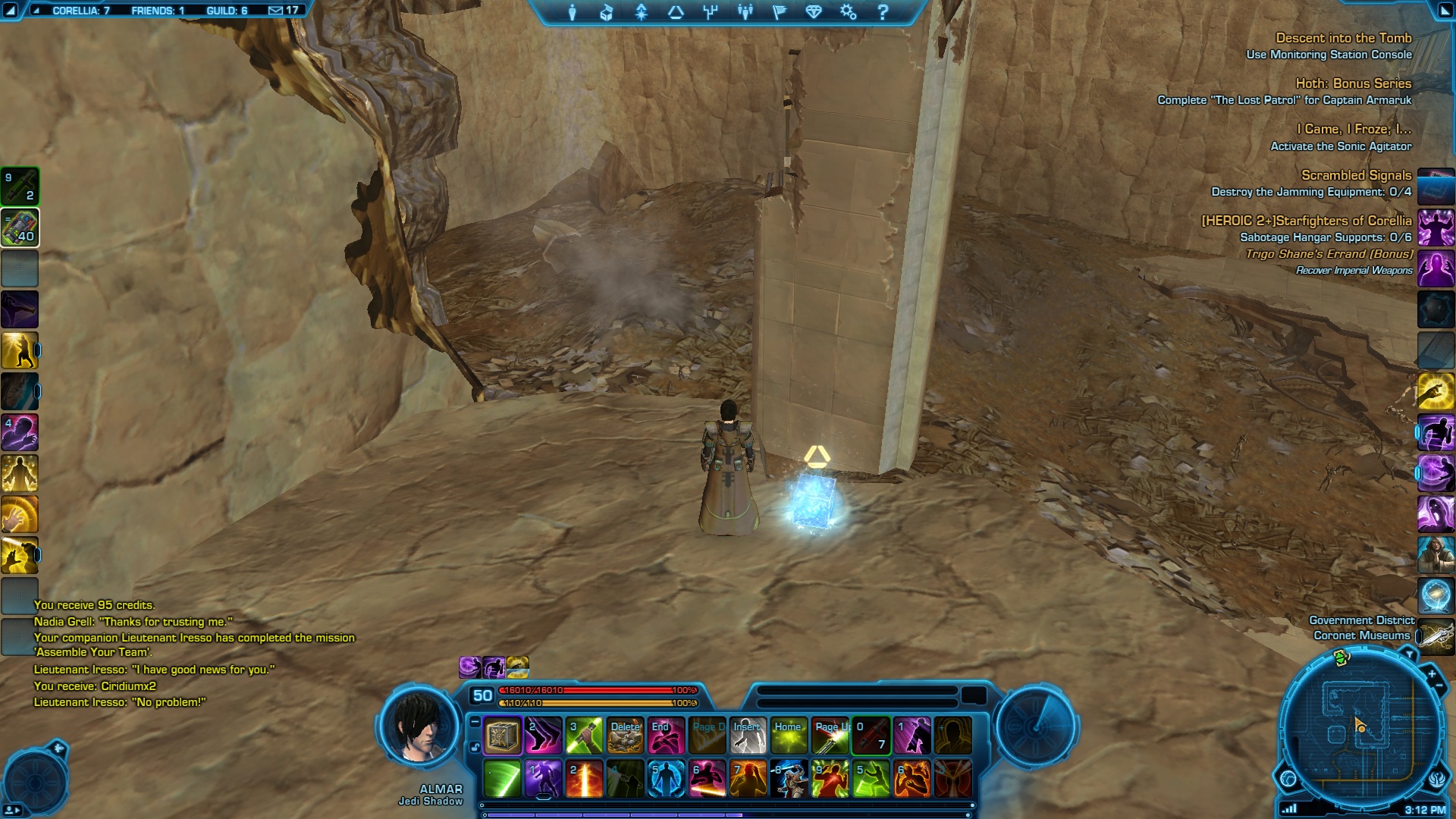Image resolution: width=1456 pixels, height=819 pixels.
Task: Open the guild flag icon
Action: coord(779,12)
